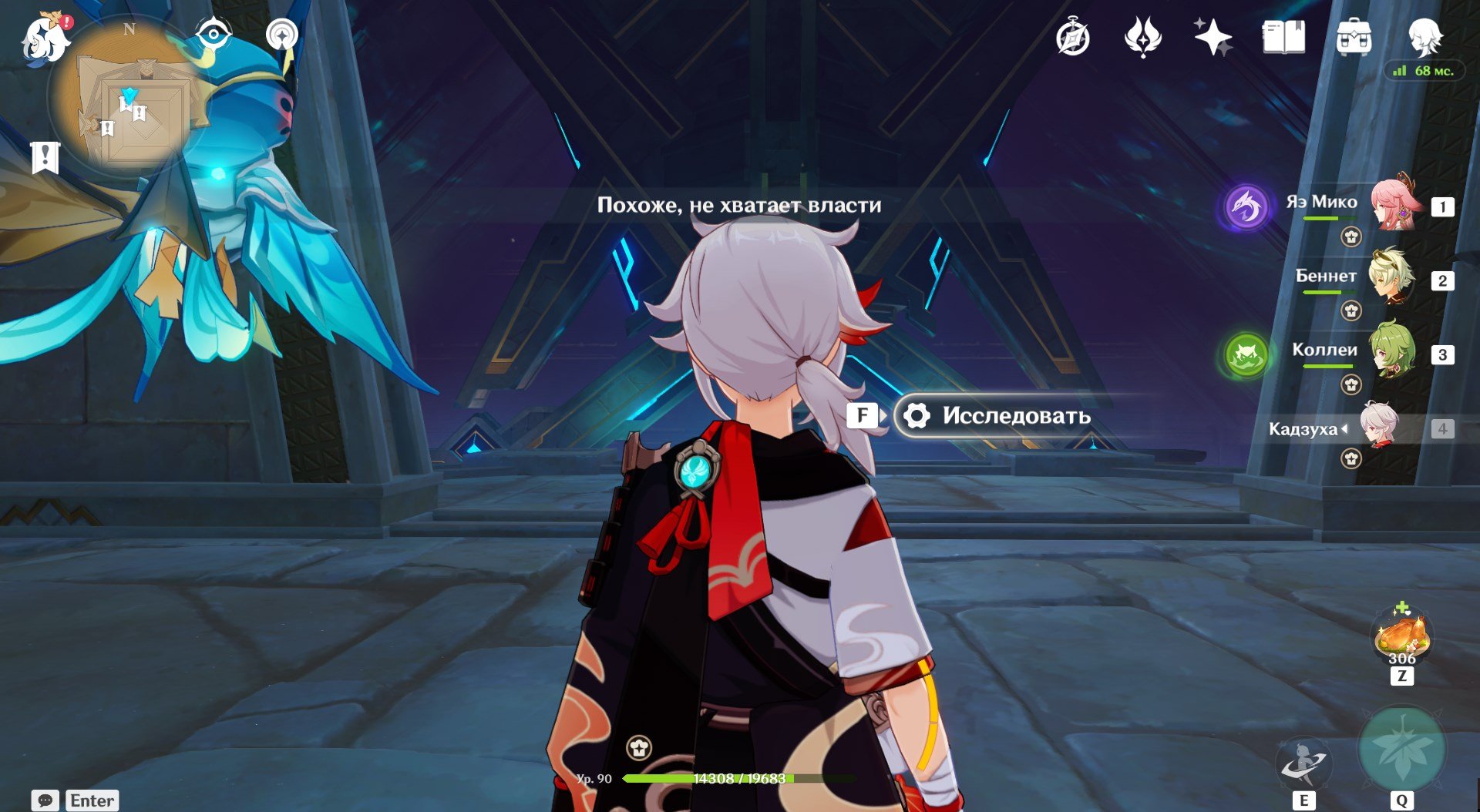Toggle the elemental sight eye icon

tap(214, 35)
